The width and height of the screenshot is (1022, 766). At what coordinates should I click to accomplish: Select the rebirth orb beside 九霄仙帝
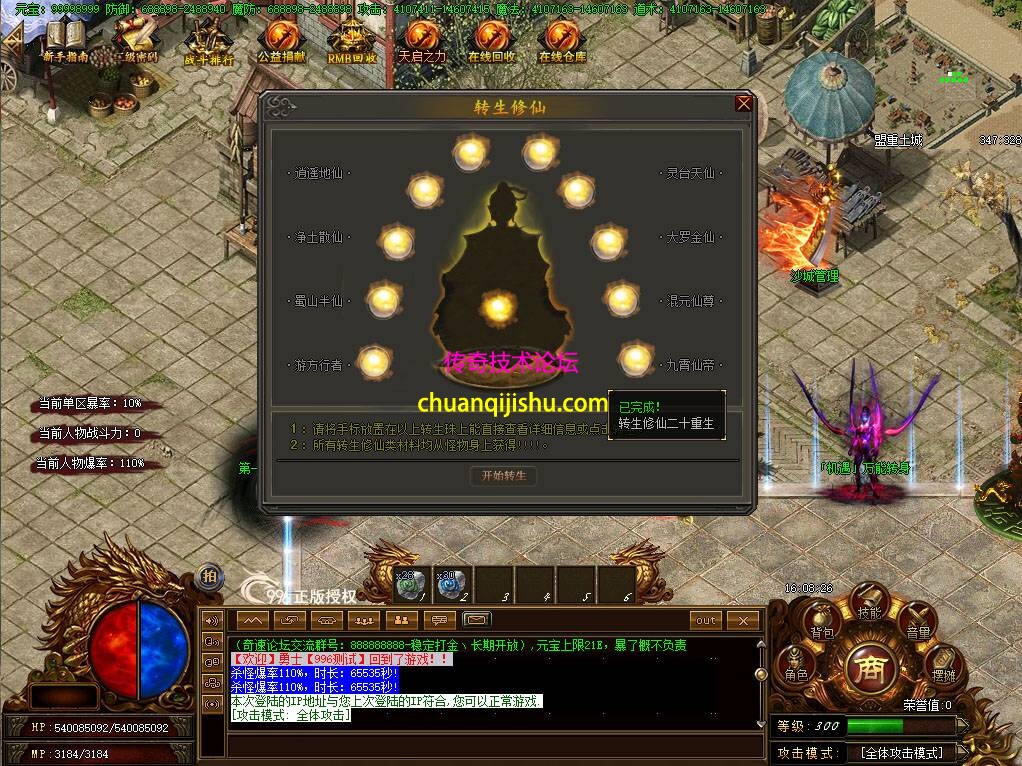[634, 358]
